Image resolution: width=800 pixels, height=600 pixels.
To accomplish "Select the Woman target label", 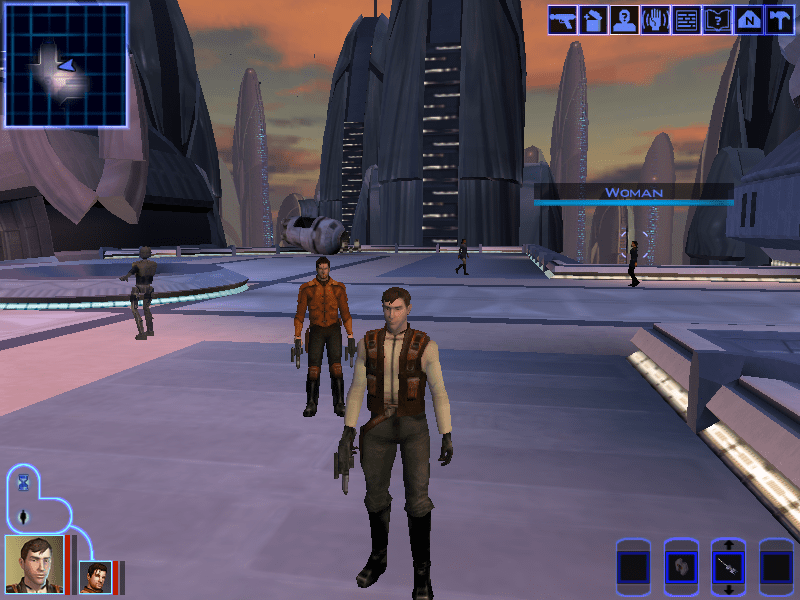I will click(x=633, y=192).
